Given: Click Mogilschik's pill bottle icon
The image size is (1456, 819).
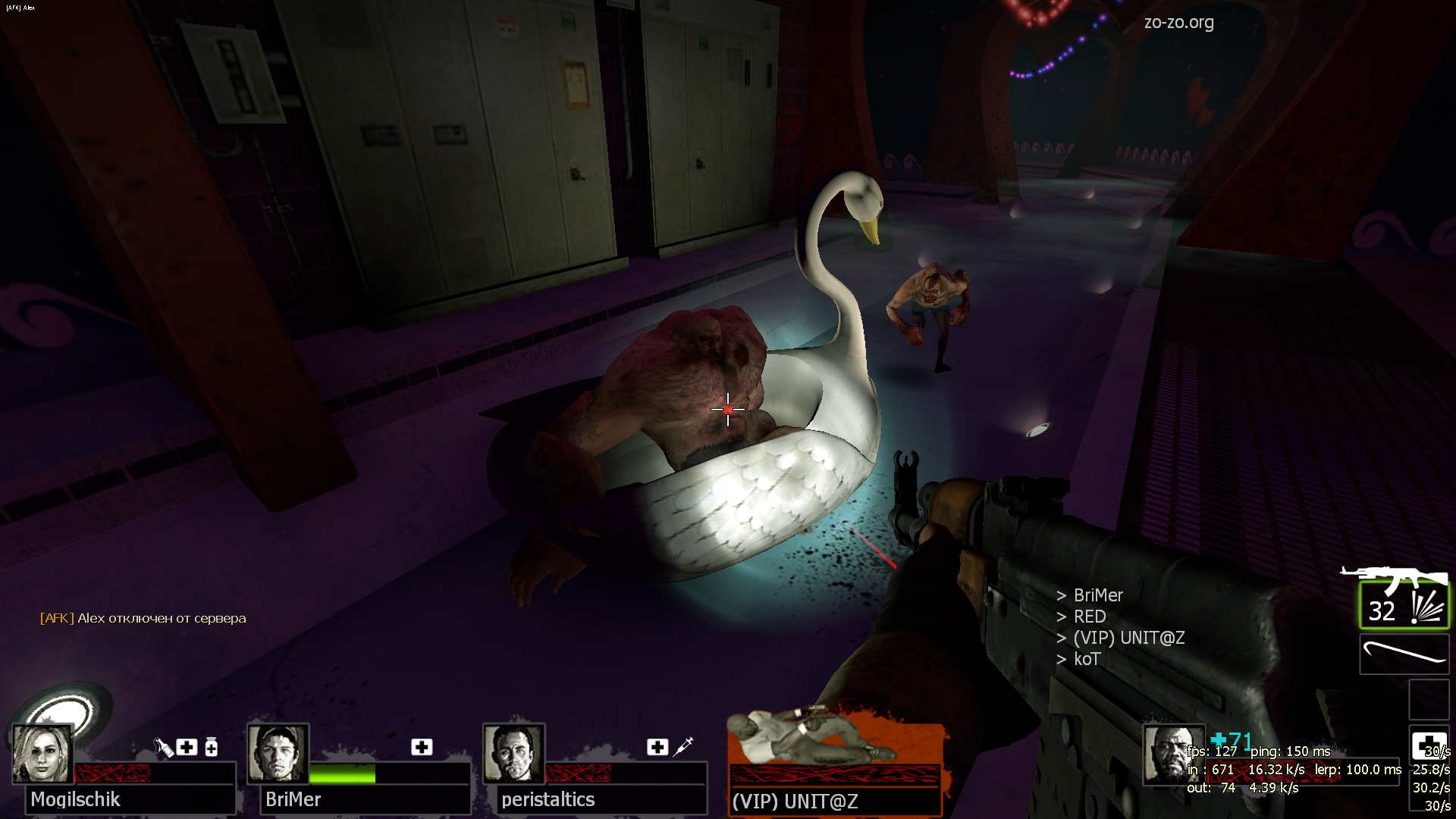Looking at the screenshot, I should (212, 747).
